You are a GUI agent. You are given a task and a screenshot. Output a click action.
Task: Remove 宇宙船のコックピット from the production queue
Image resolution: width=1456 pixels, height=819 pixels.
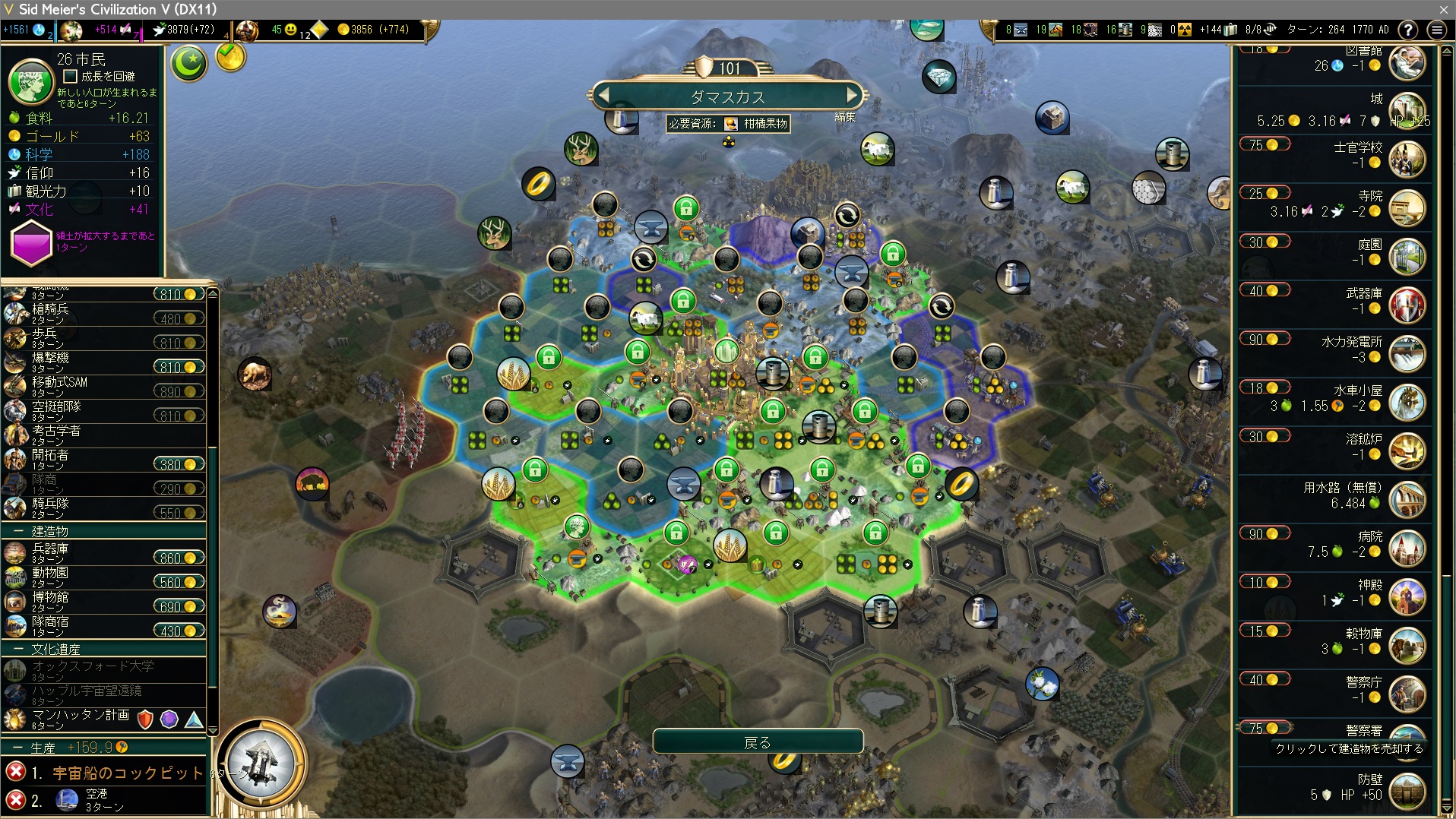pyautogui.click(x=15, y=773)
